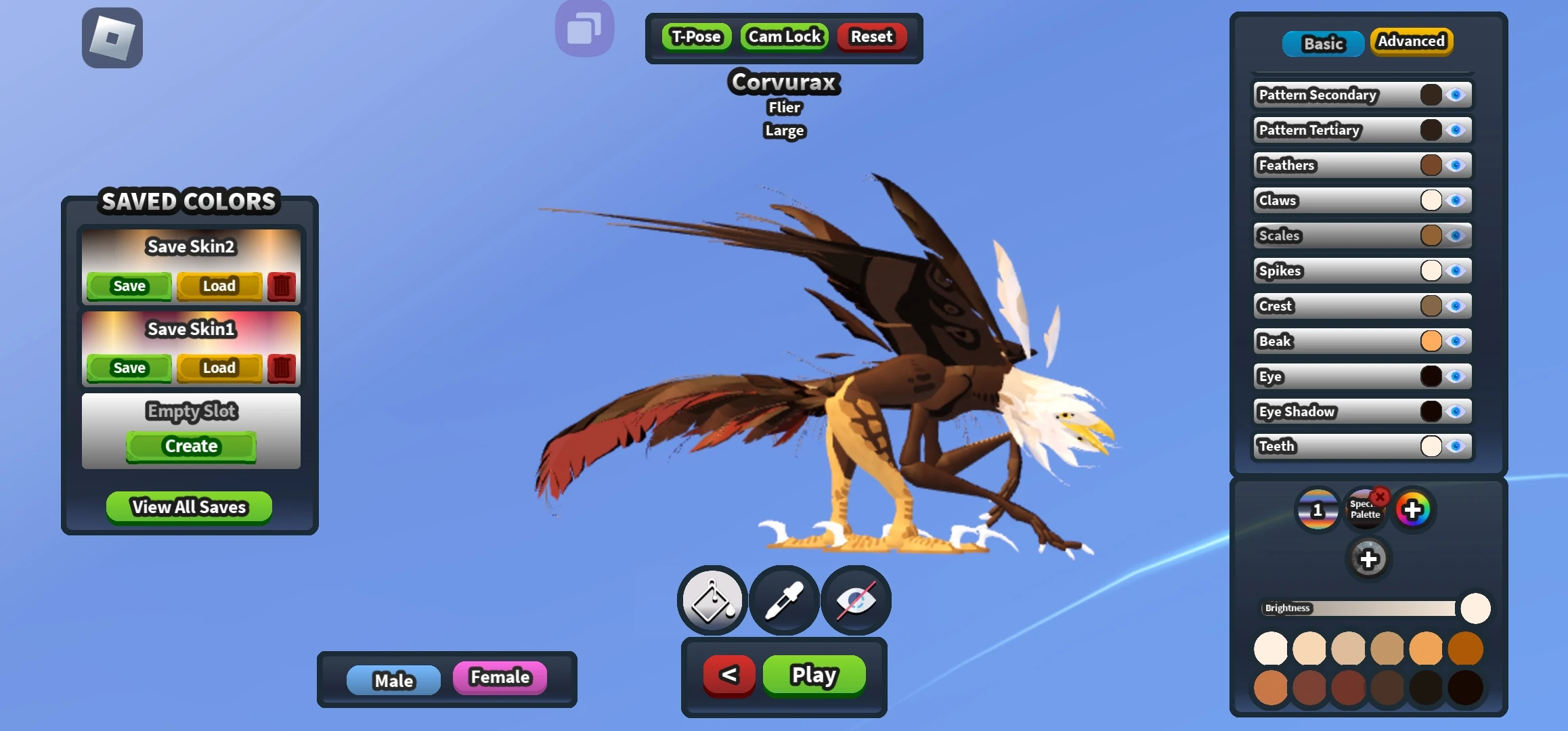Switch to the Advanced tab

1412,41
